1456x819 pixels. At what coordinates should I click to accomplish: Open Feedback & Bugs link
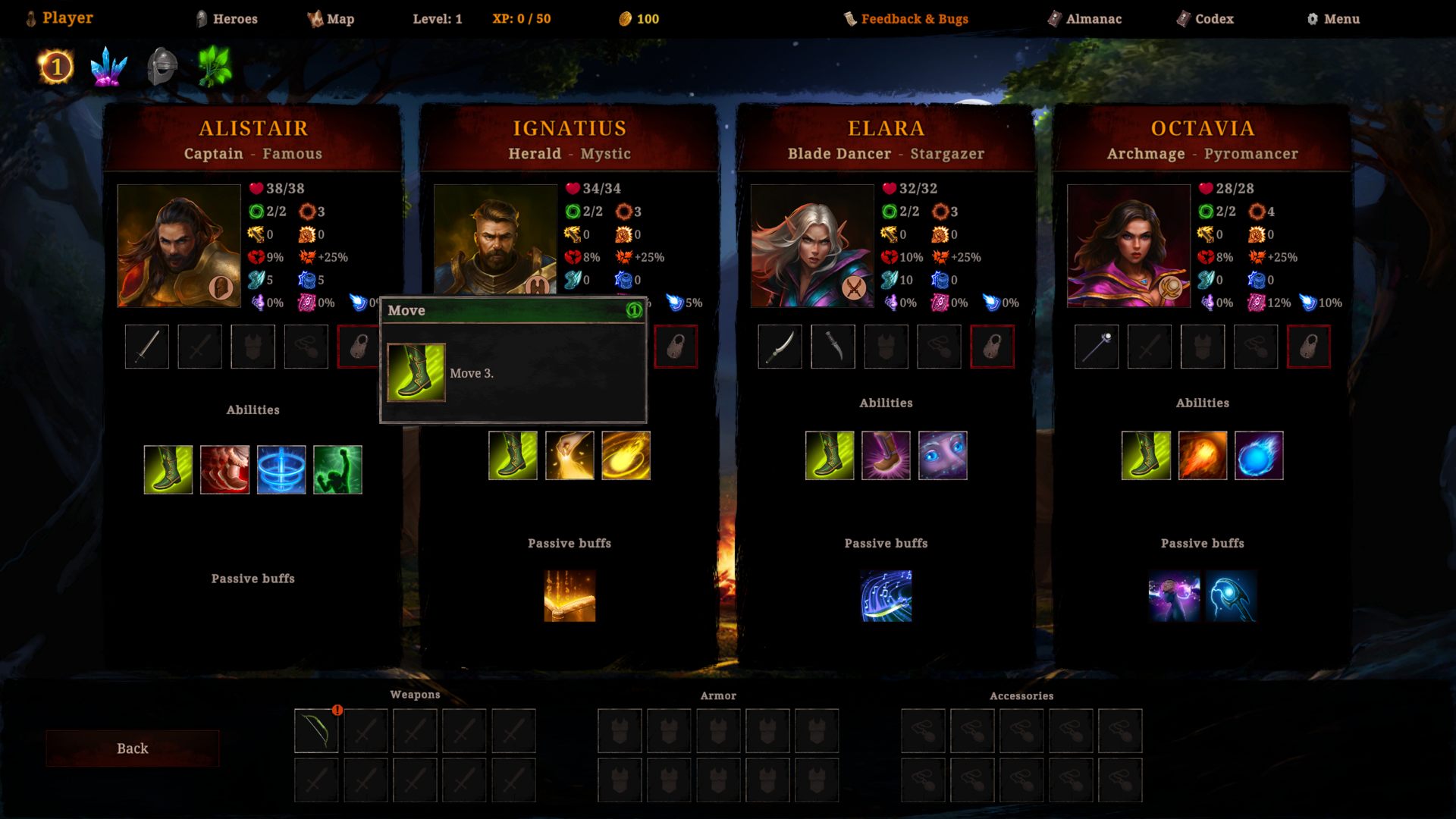pos(906,19)
